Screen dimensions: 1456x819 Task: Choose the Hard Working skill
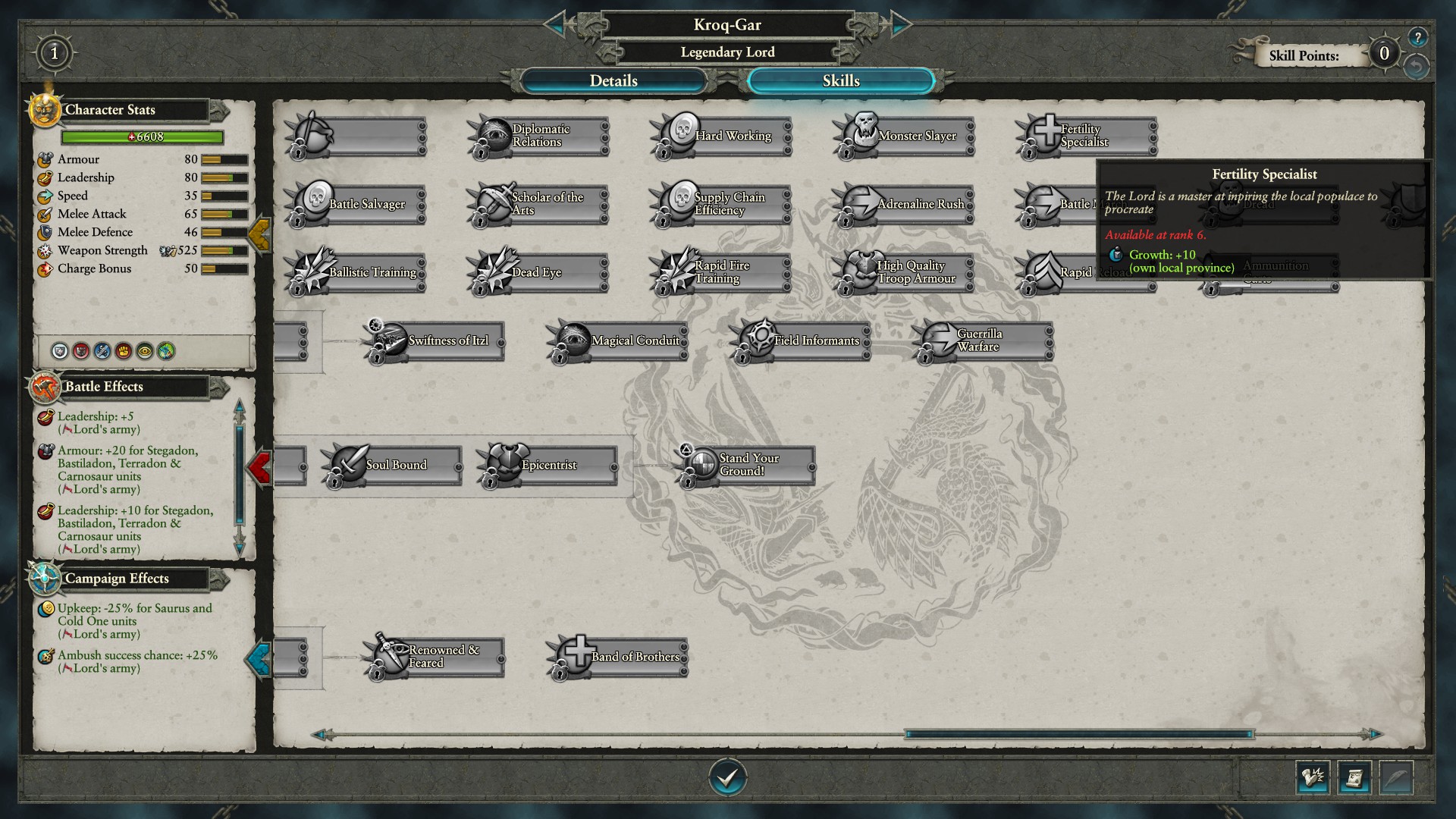(x=722, y=136)
